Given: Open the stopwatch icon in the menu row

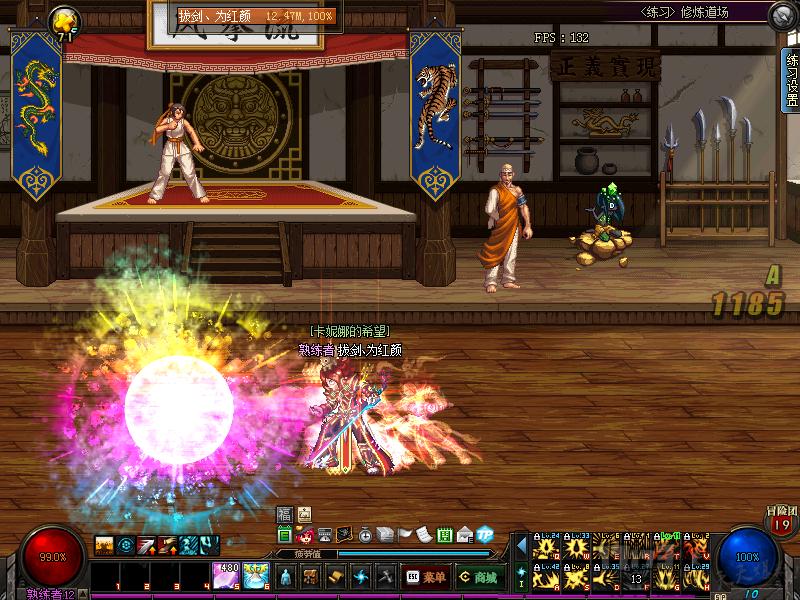Looking at the screenshot, I should pyautogui.click(x=365, y=535).
